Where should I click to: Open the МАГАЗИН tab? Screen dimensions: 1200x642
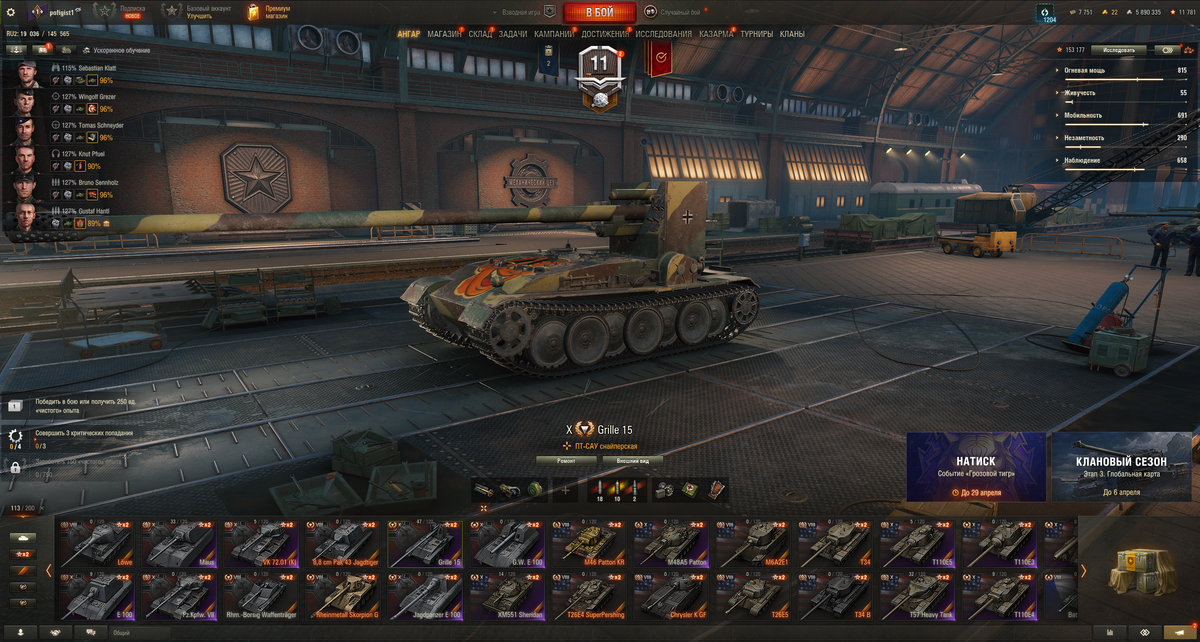coord(444,34)
